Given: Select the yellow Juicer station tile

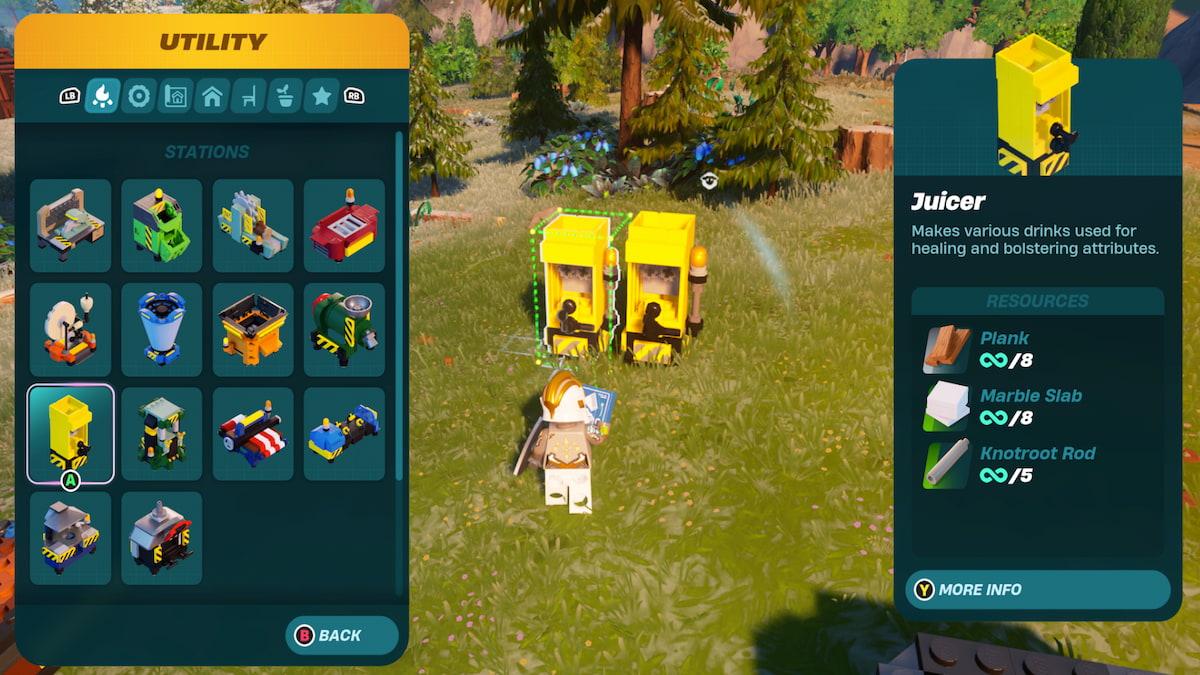Looking at the screenshot, I should [x=70, y=434].
